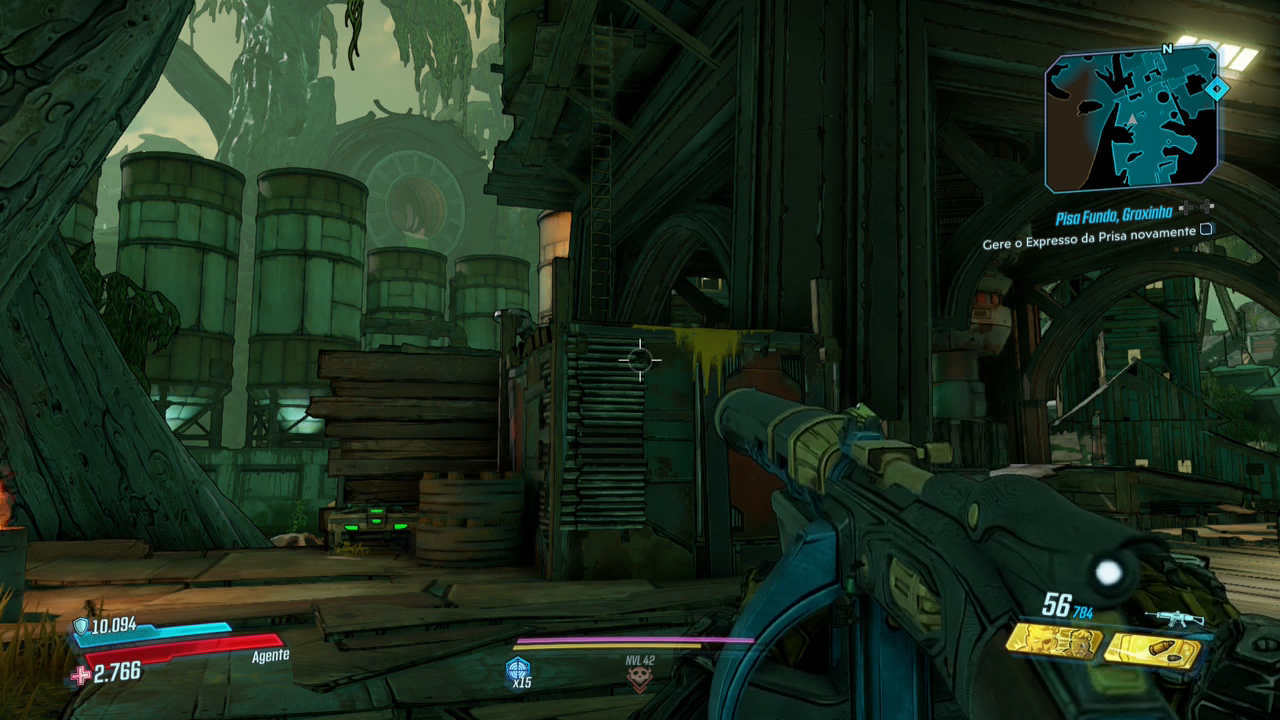Screen dimensions: 1280x720
Task: Click the red health cross icon
Action: click(80, 676)
